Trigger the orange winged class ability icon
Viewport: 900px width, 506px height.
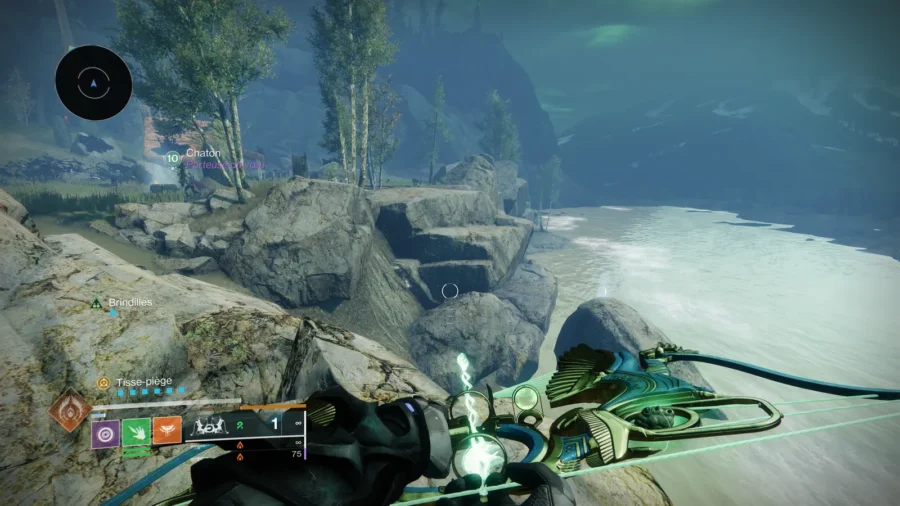coord(167,431)
